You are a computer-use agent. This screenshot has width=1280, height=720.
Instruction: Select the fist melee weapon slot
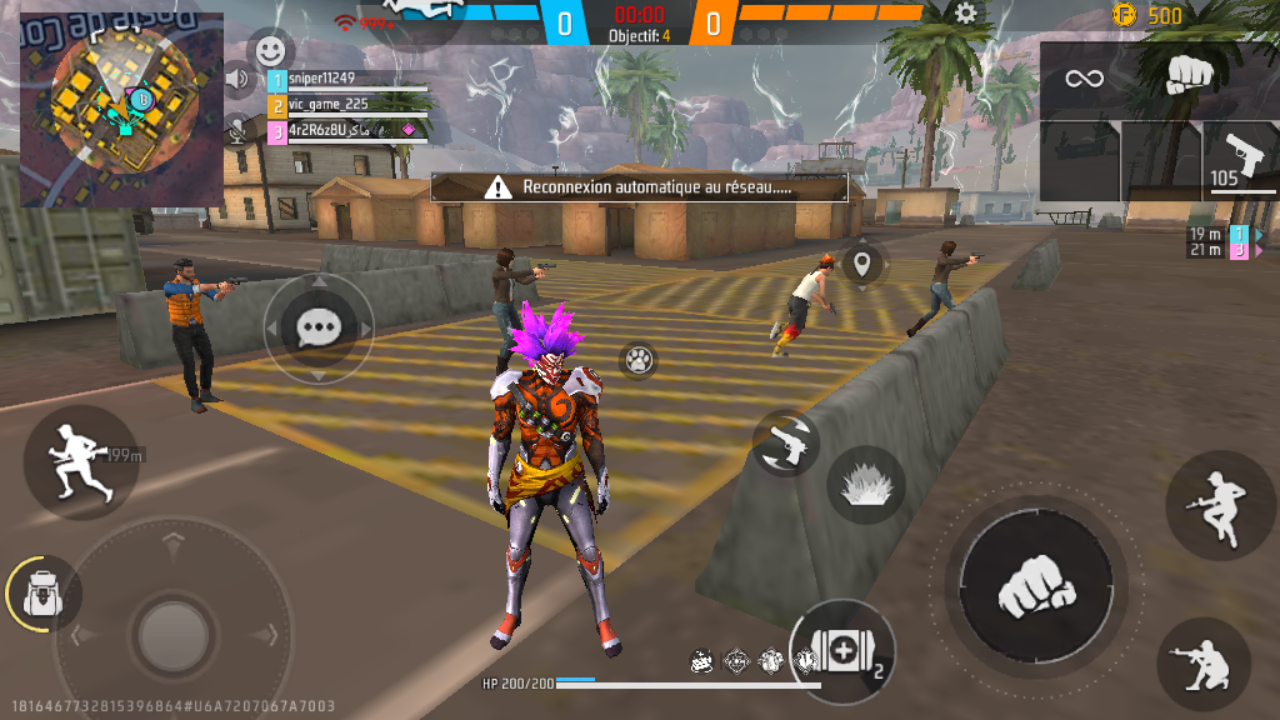(1189, 76)
